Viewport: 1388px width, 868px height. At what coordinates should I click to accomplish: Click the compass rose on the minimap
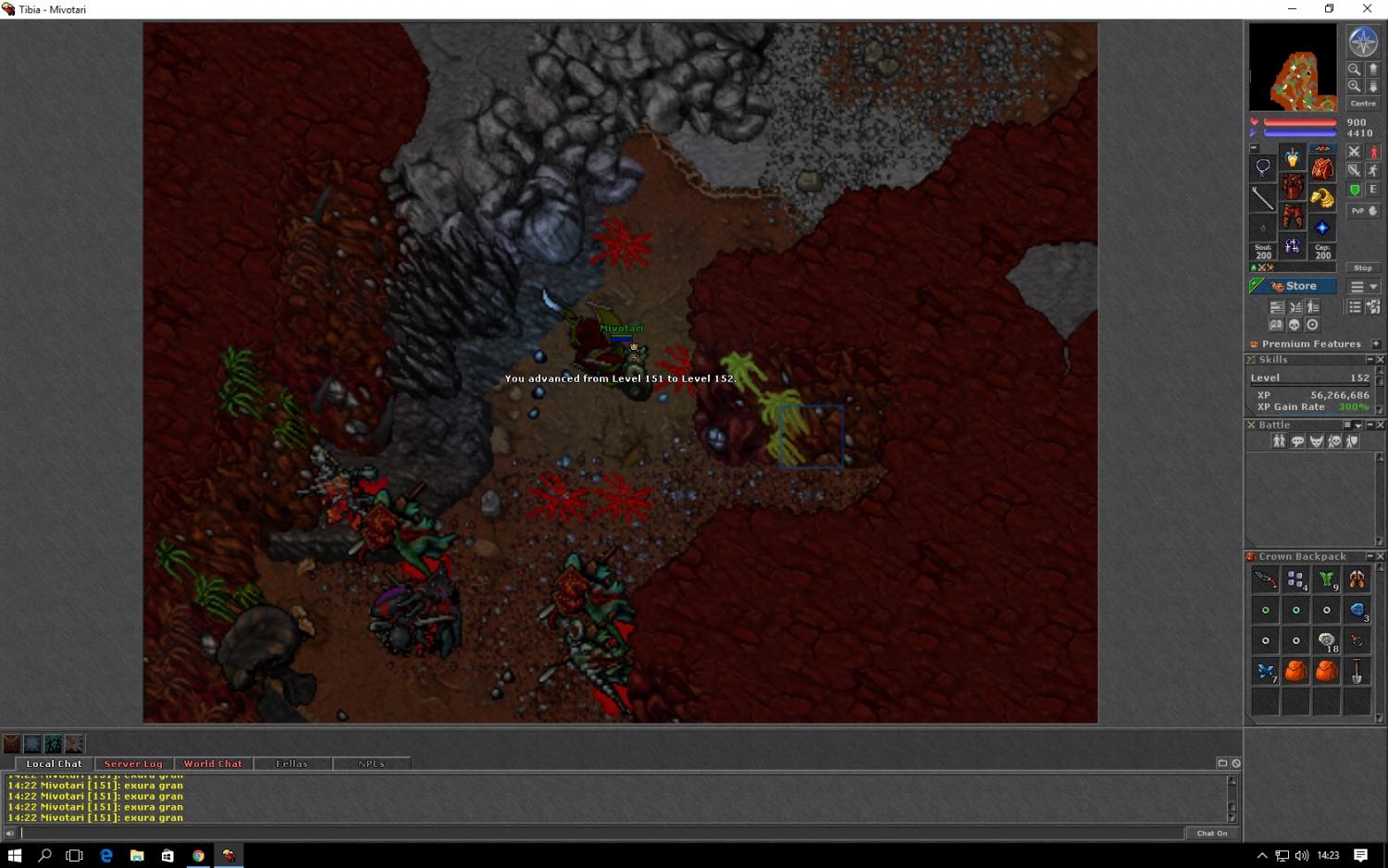click(1362, 42)
